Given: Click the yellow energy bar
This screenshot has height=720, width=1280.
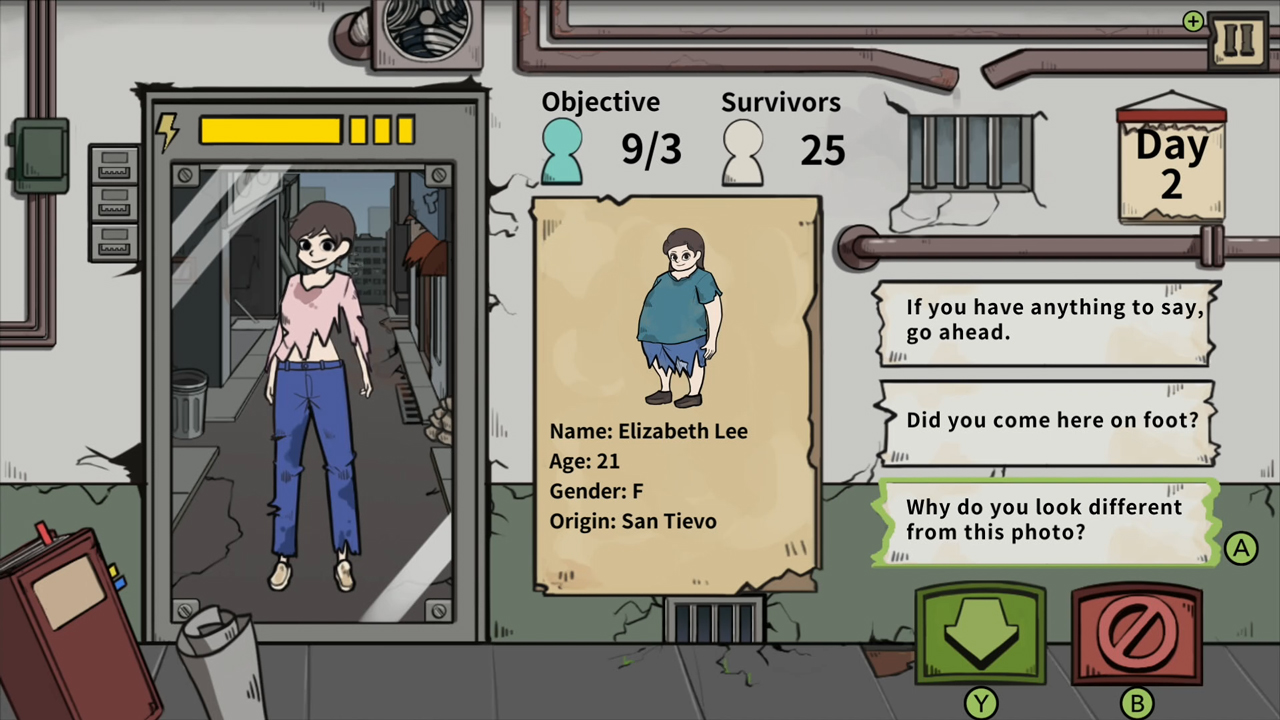Looking at the screenshot, I should tap(270, 131).
